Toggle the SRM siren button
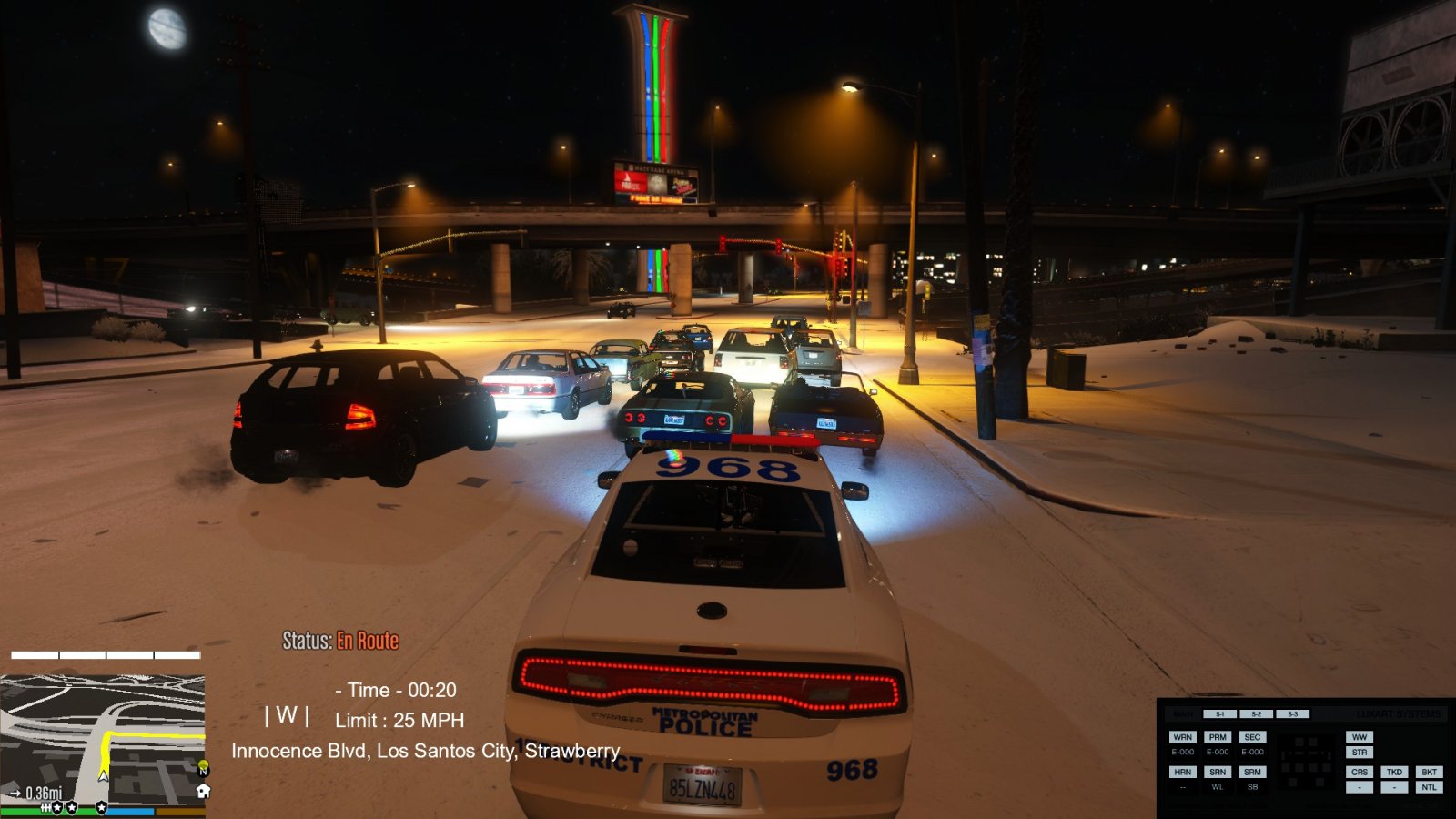The image size is (1456, 819). (x=1252, y=772)
